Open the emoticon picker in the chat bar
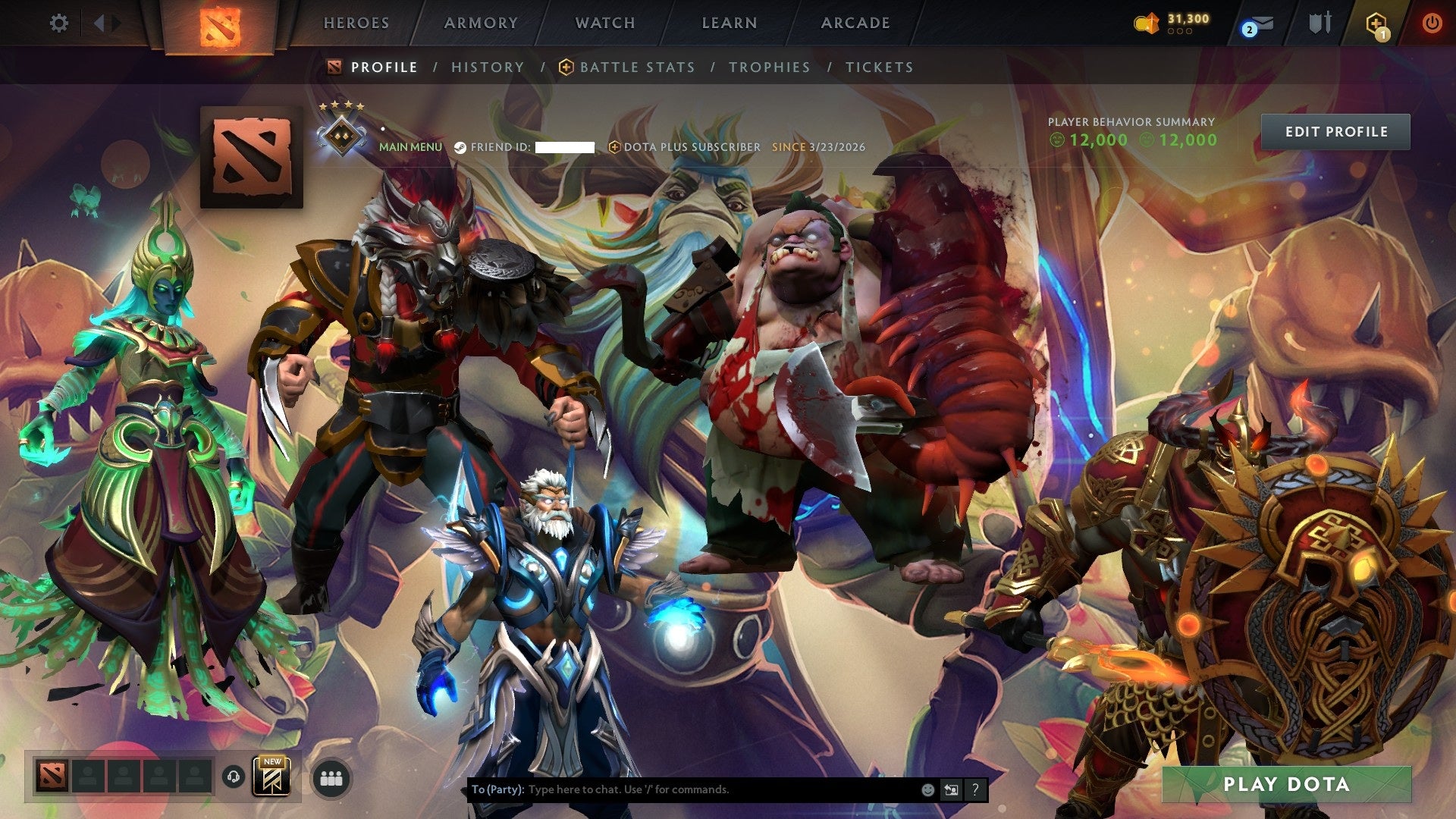 [x=927, y=789]
